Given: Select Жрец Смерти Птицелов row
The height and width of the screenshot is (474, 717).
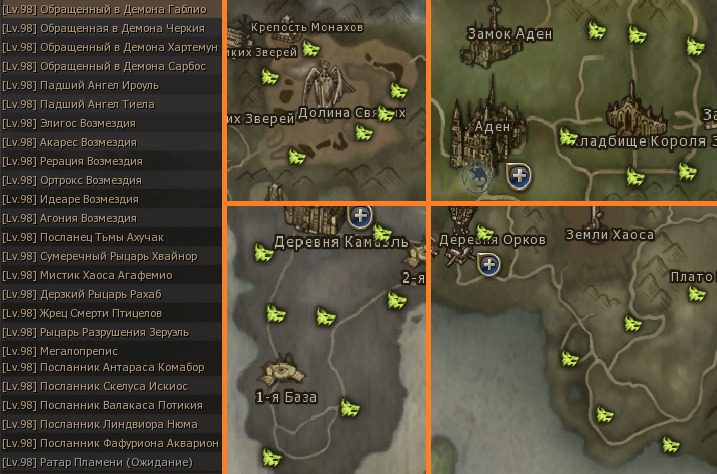Looking at the screenshot, I should click(x=110, y=313).
